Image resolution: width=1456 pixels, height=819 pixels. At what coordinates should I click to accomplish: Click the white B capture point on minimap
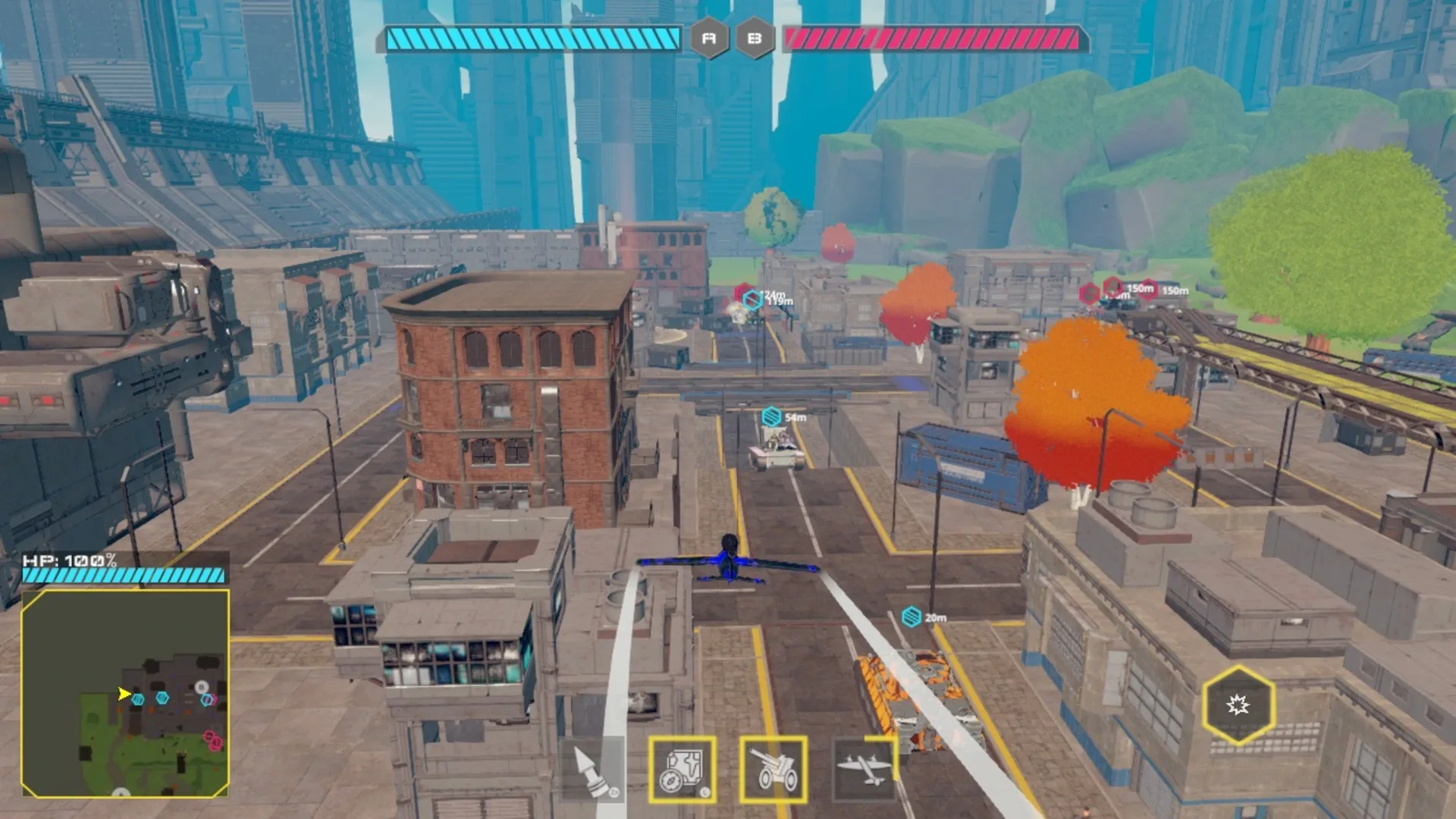tap(201, 687)
